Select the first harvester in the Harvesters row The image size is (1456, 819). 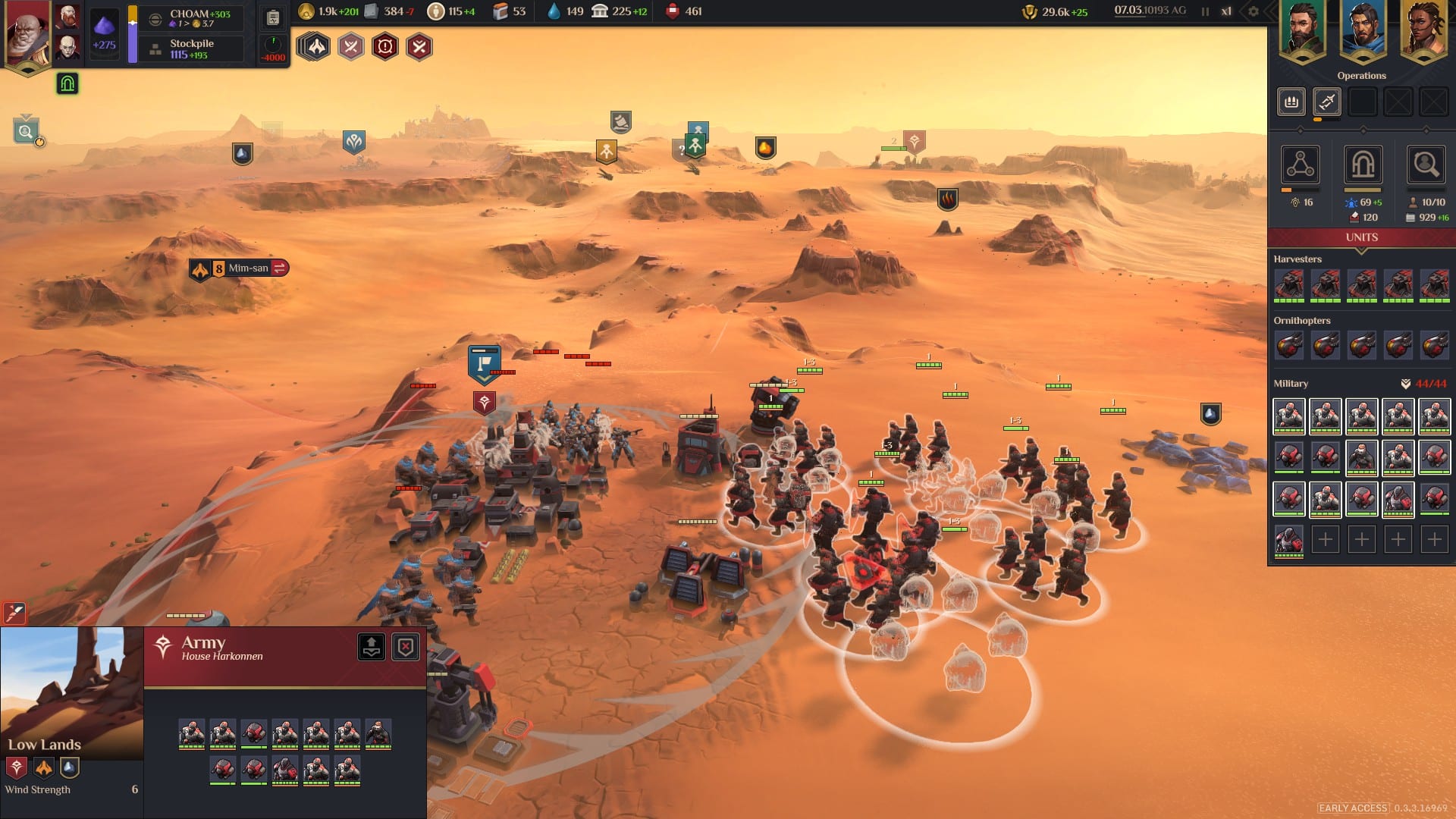click(1289, 285)
